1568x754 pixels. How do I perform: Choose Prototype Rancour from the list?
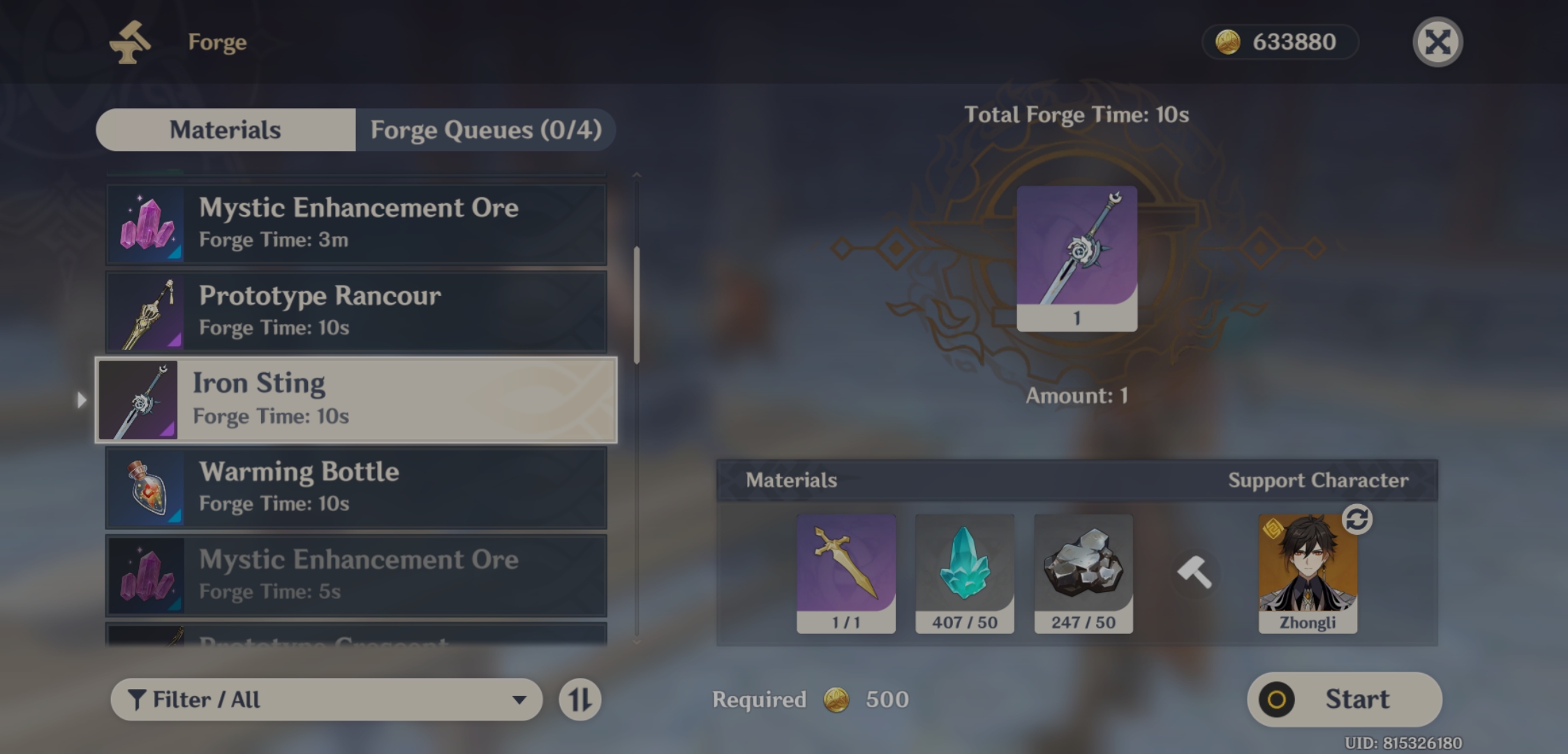tap(356, 311)
